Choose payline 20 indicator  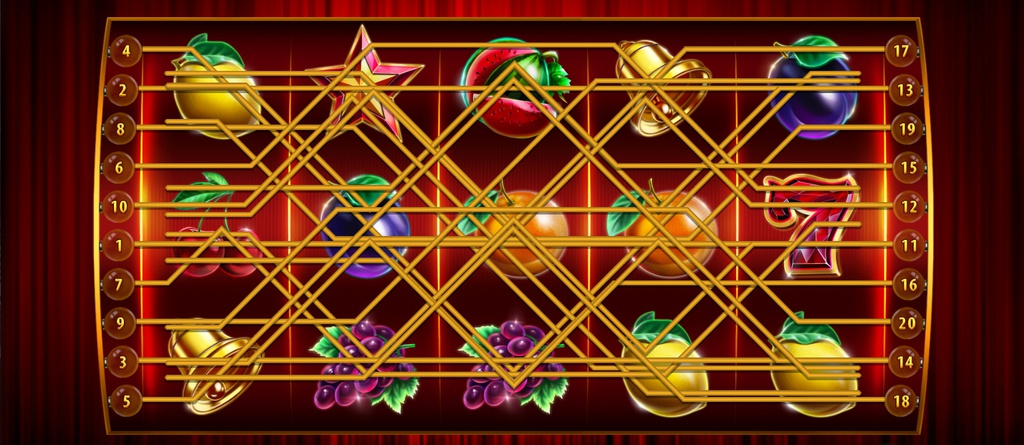[x=908, y=323]
